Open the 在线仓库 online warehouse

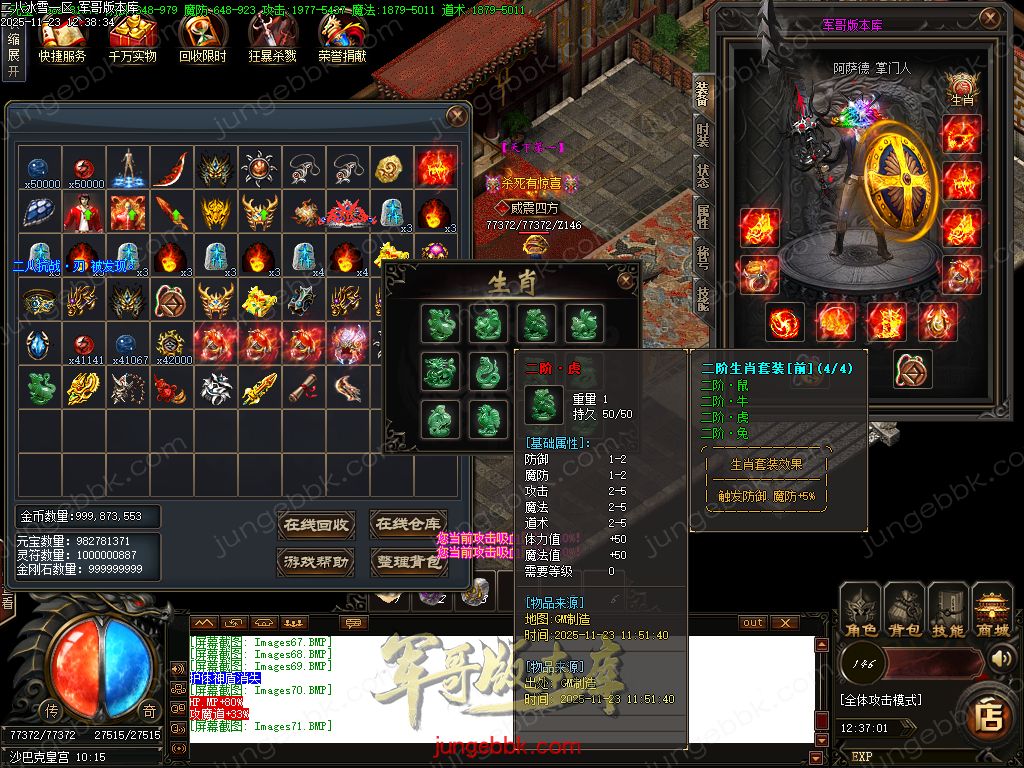coord(406,524)
